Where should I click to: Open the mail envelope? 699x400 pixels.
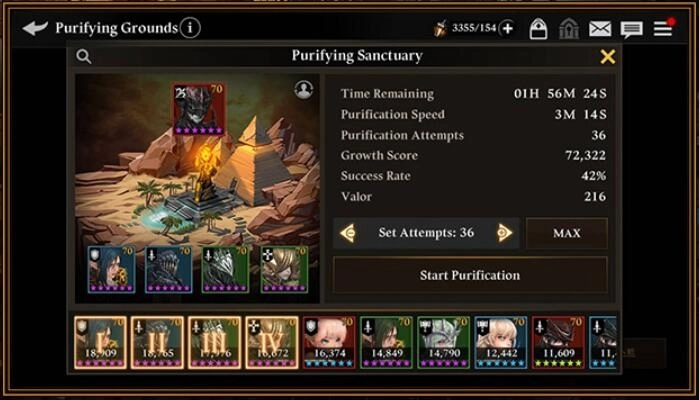point(600,29)
